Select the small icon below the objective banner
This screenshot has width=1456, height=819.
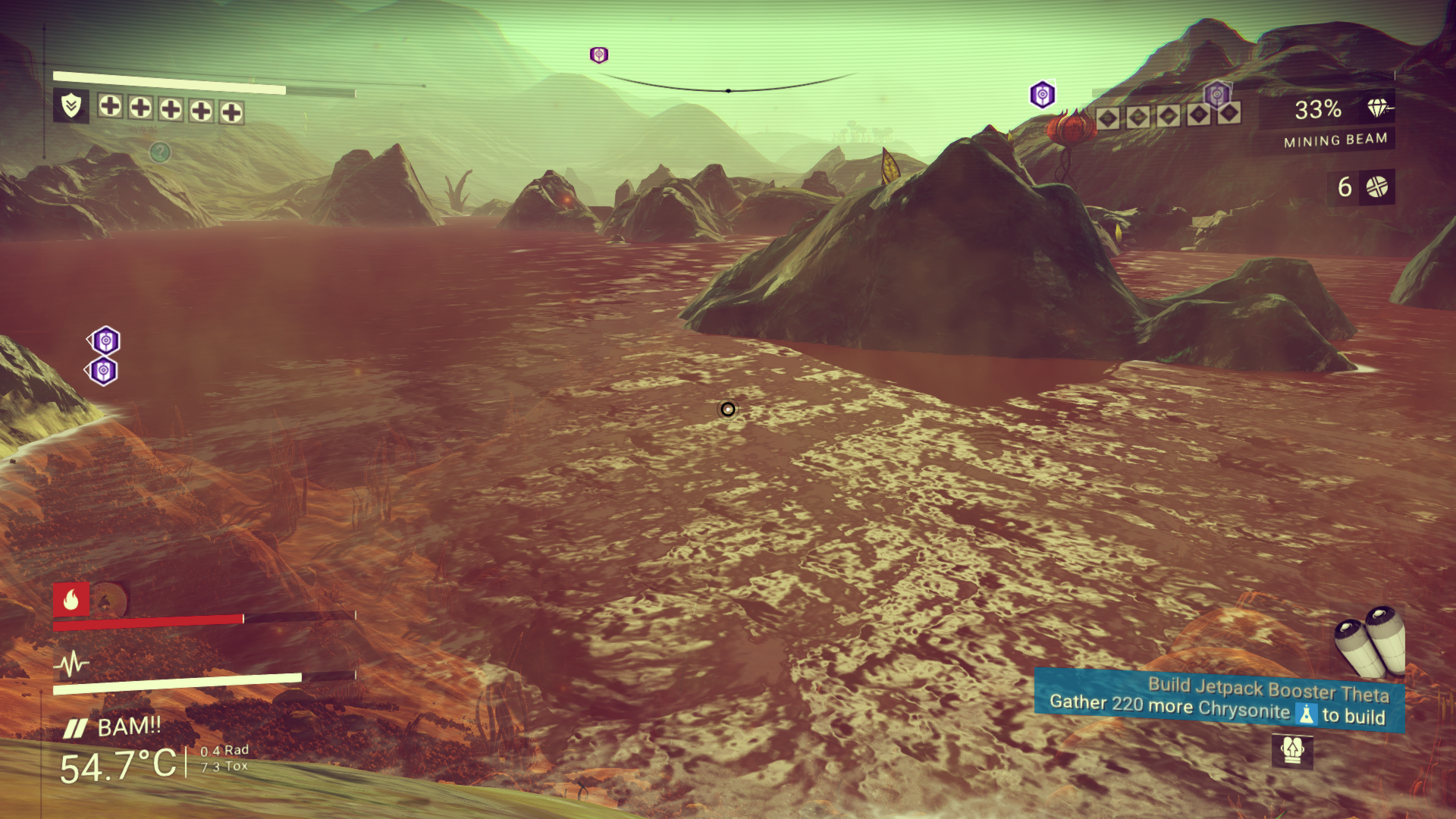(x=1291, y=750)
